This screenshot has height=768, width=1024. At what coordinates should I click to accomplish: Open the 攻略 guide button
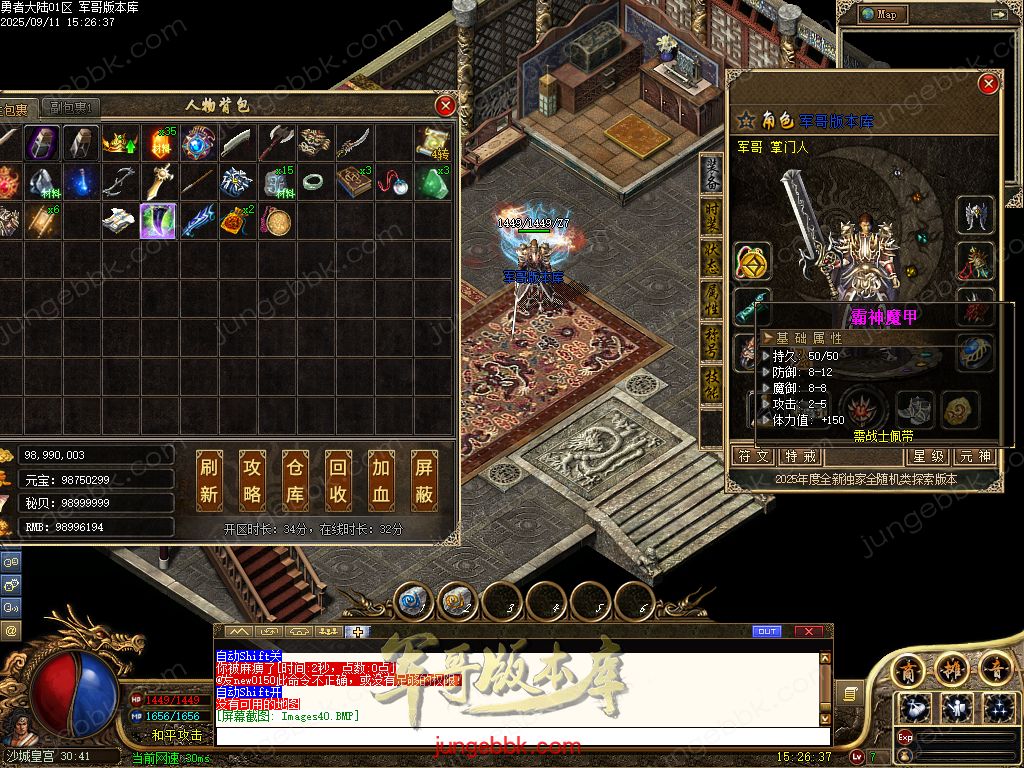coord(252,480)
